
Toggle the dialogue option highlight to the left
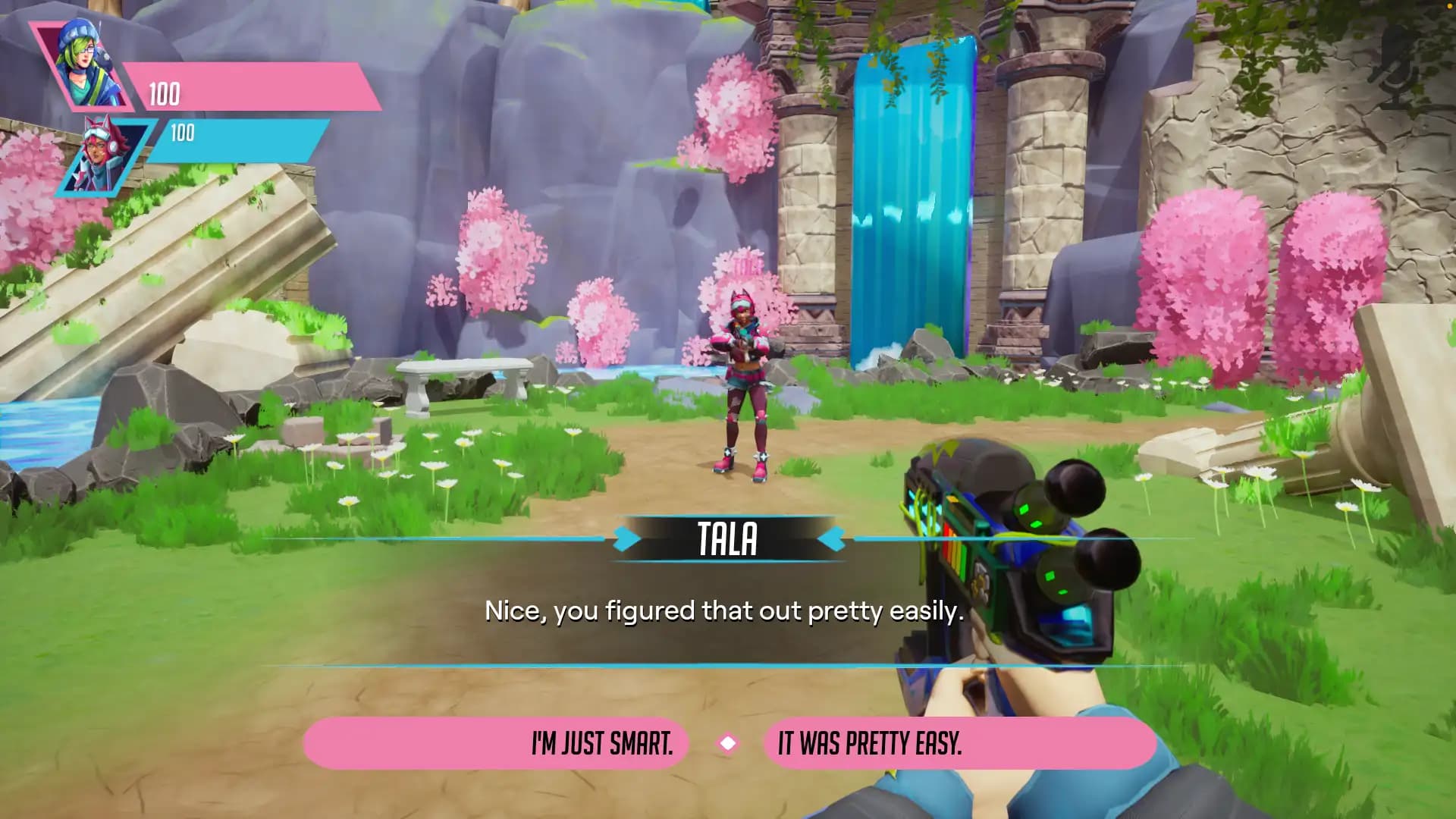point(601,744)
